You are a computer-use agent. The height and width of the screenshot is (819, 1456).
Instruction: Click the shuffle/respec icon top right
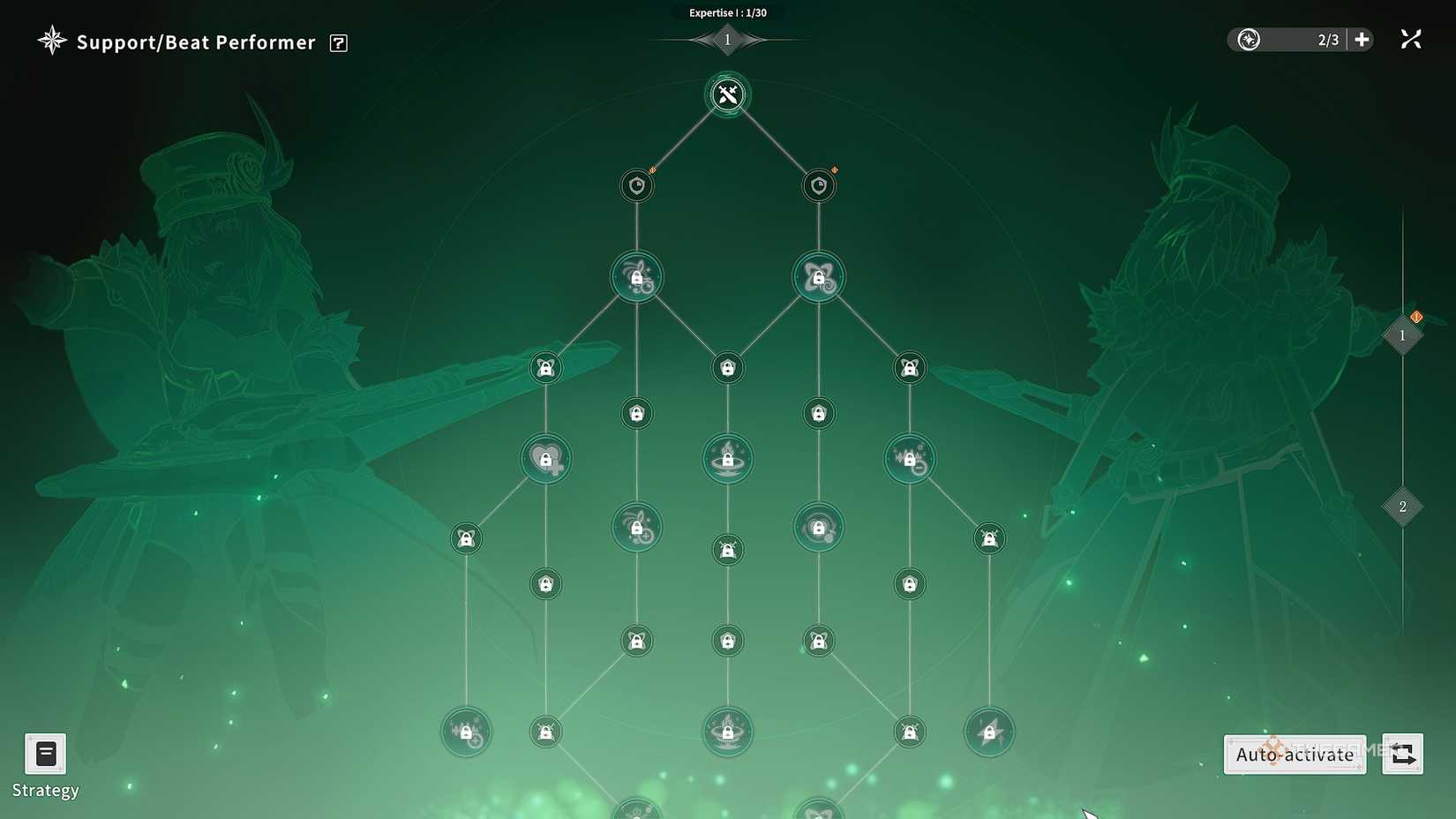1411,39
